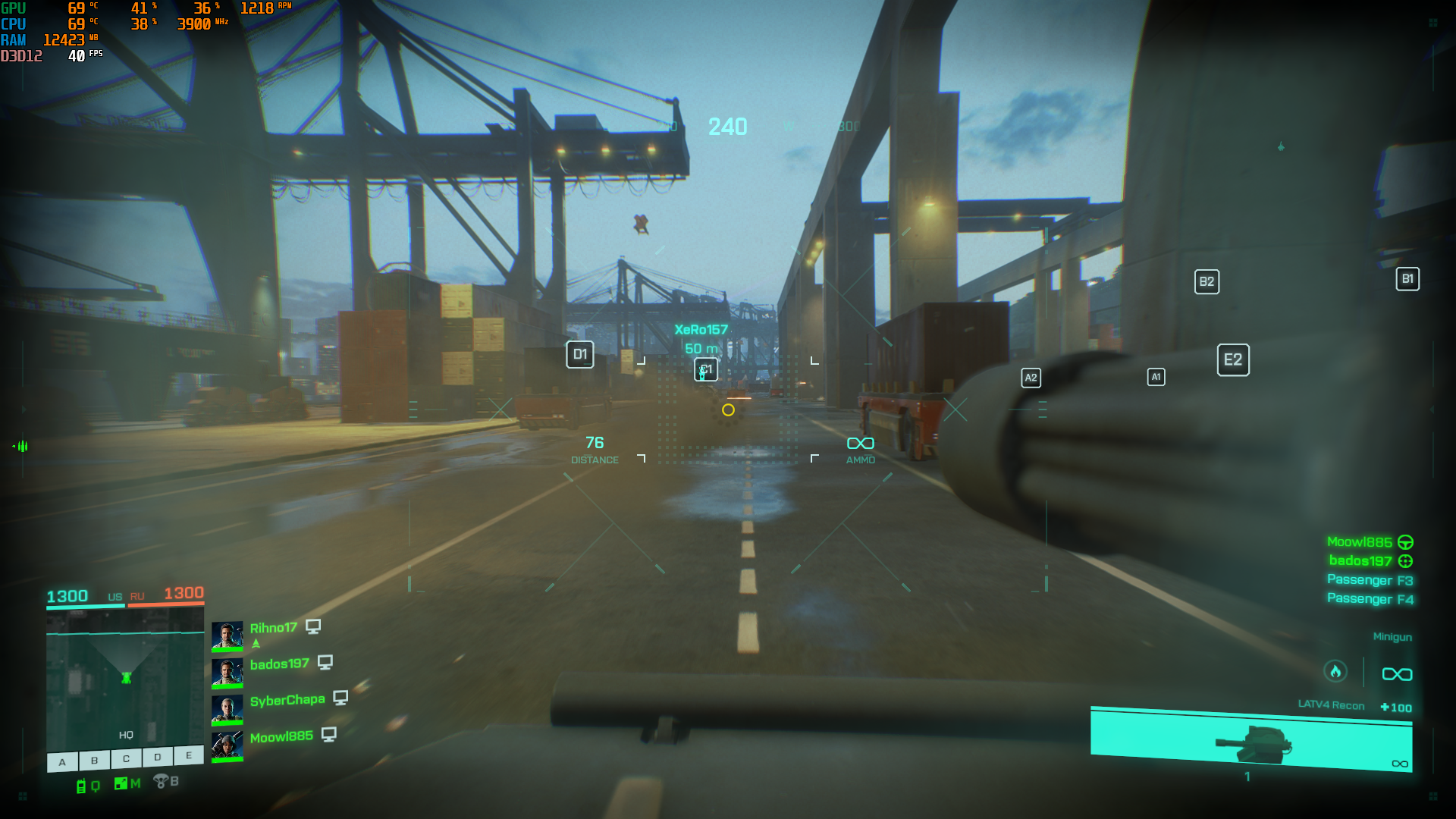1456x819 pixels.
Task: Click the D1 objective marker
Action: (580, 354)
